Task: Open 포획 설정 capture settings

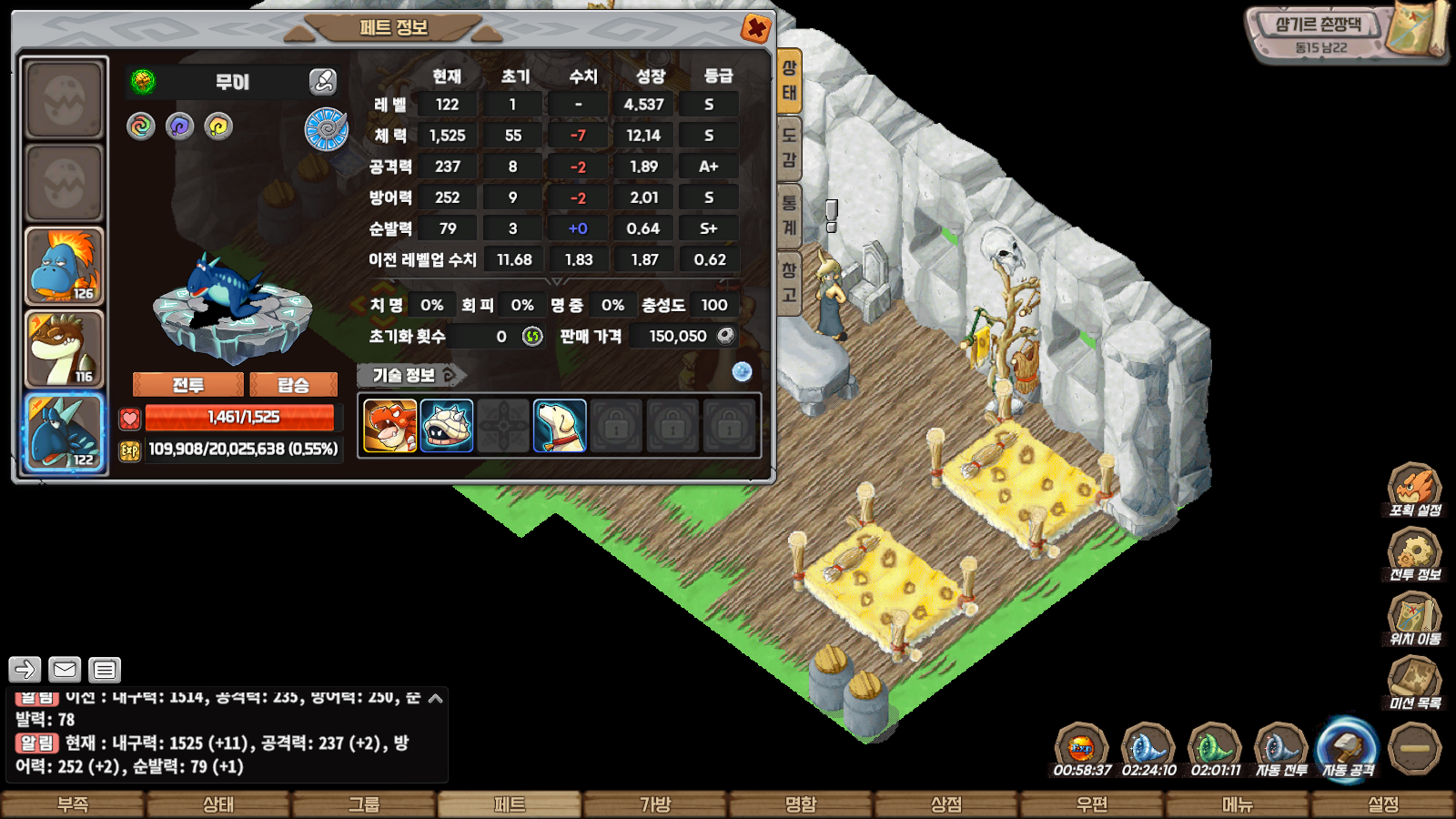Action: tap(1414, 491)
